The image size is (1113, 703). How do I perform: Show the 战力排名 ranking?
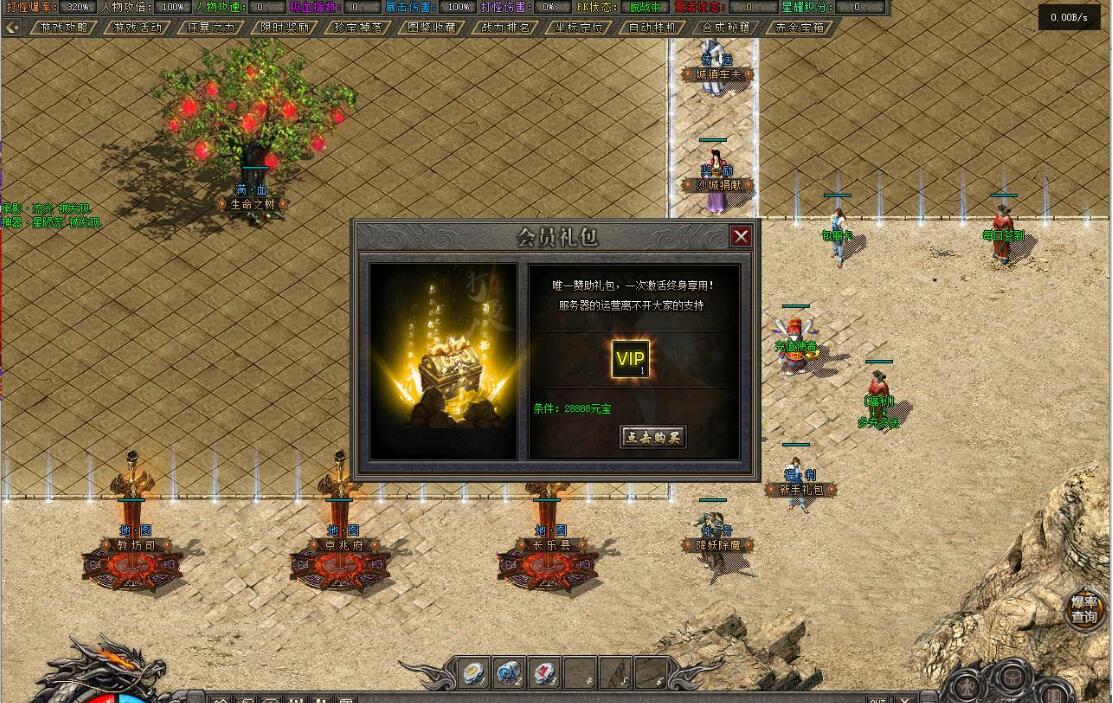point(505,27)
